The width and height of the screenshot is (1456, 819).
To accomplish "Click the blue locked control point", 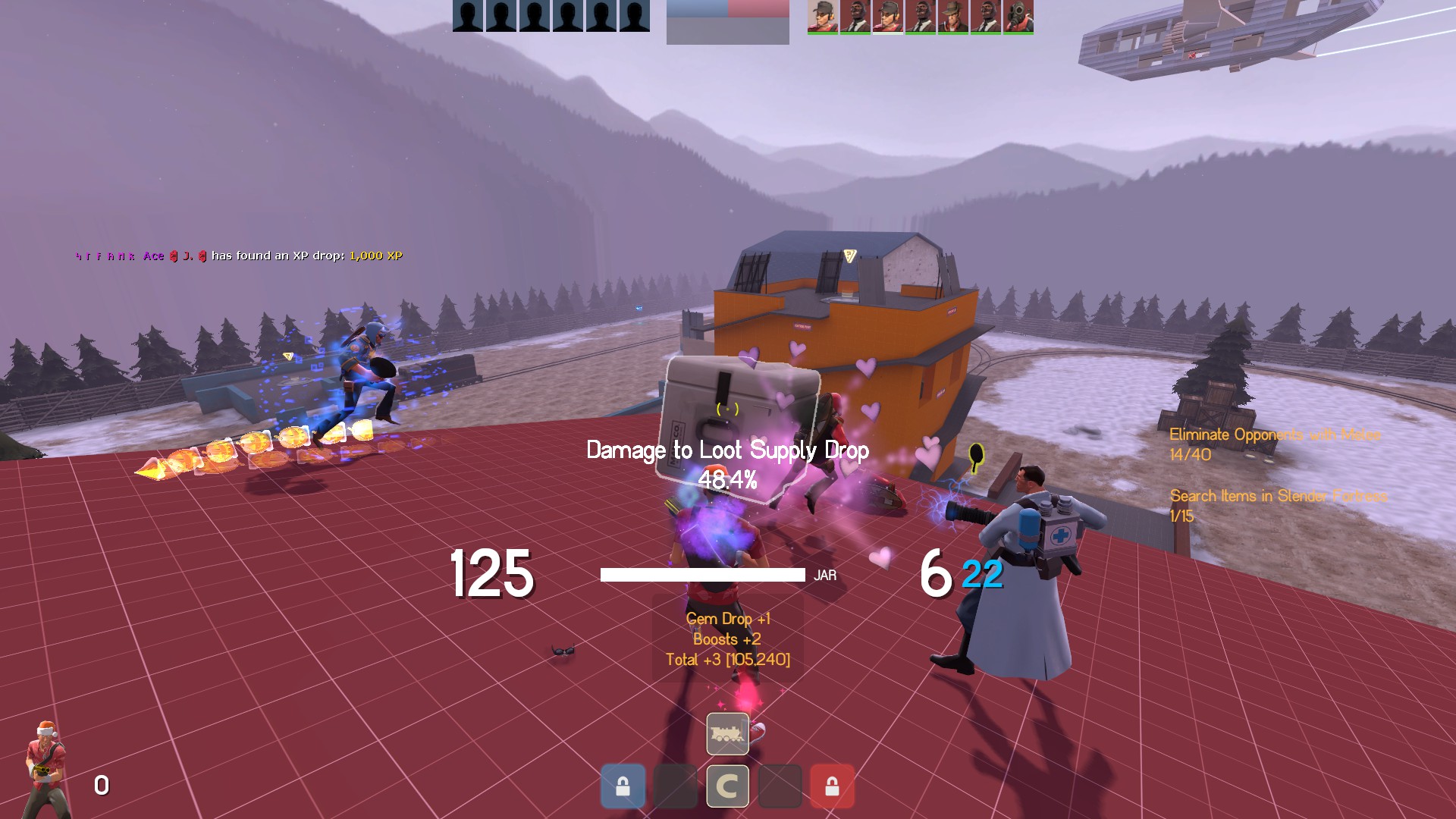I will [623, 786].
